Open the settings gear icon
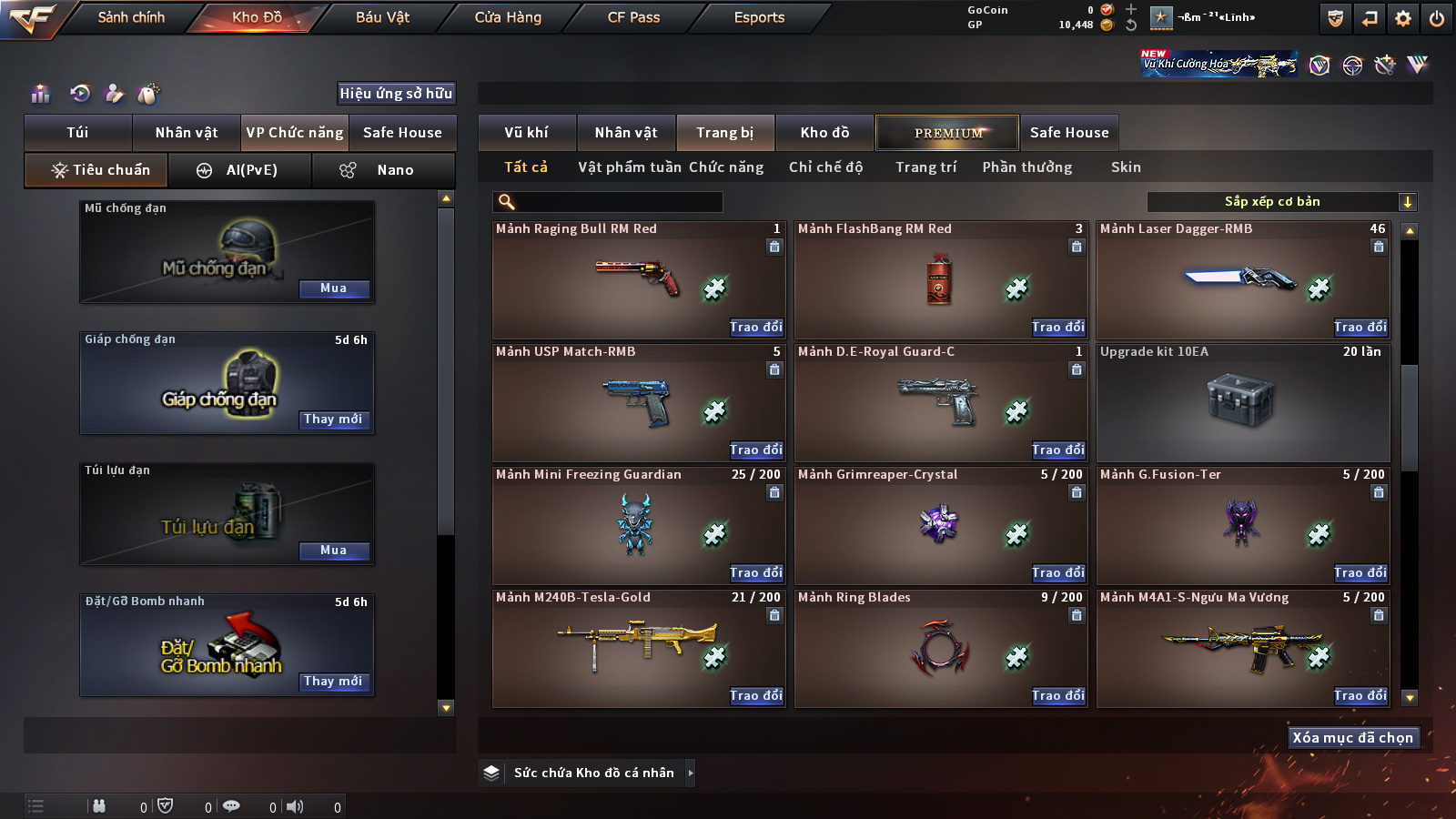Viewport: 1456px width, 819px height. [1403, 18]
